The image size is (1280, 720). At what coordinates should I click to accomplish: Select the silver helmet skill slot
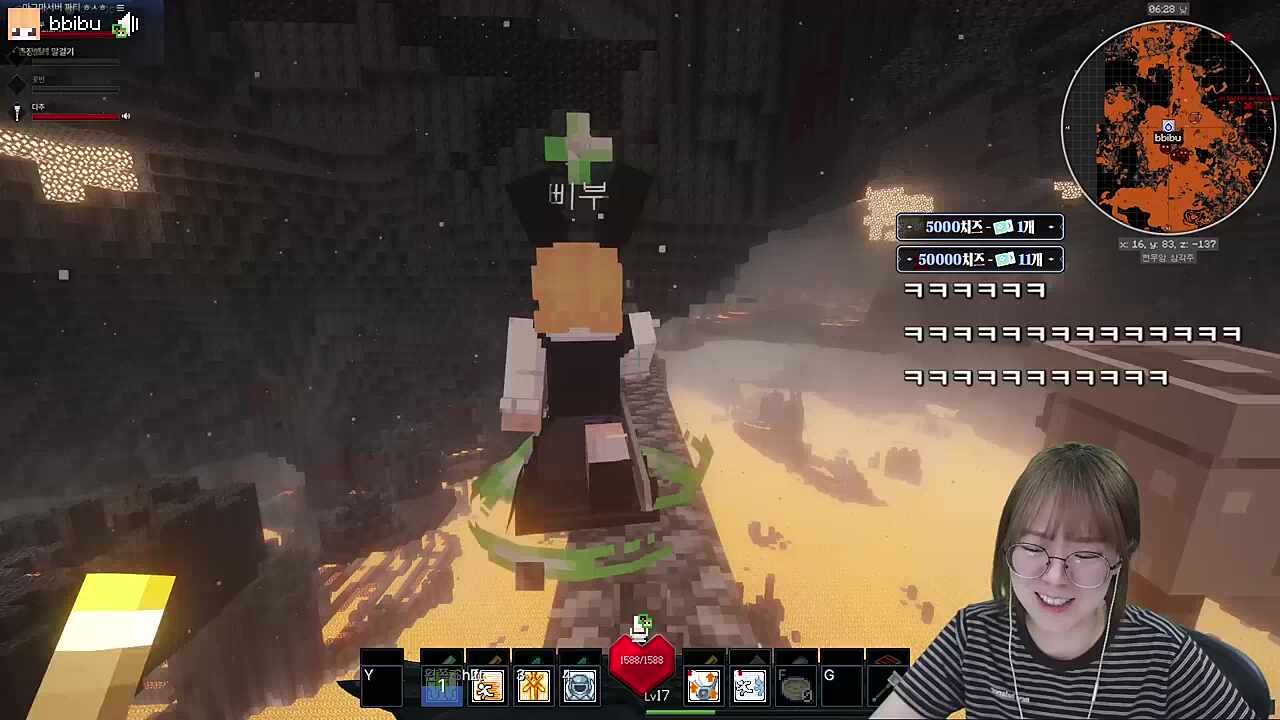(579, 687)
